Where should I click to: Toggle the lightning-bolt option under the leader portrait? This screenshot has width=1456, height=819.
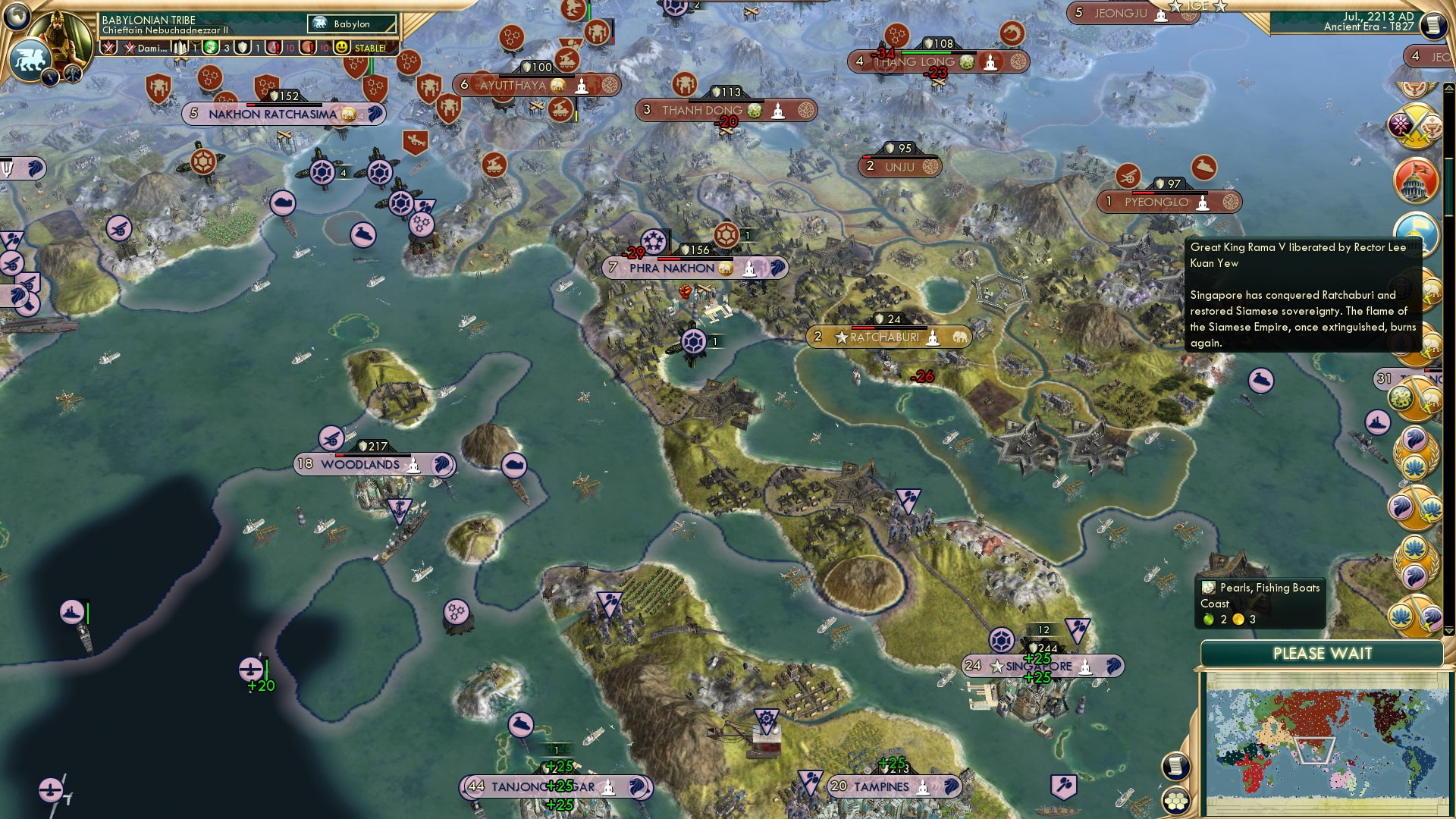click(49, 77)
